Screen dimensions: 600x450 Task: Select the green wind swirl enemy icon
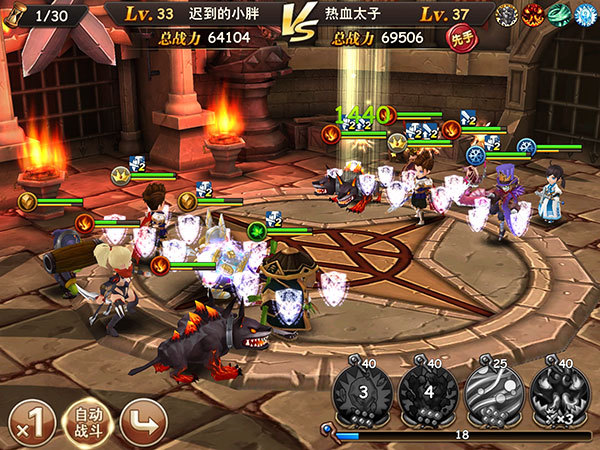click(559, 14)
